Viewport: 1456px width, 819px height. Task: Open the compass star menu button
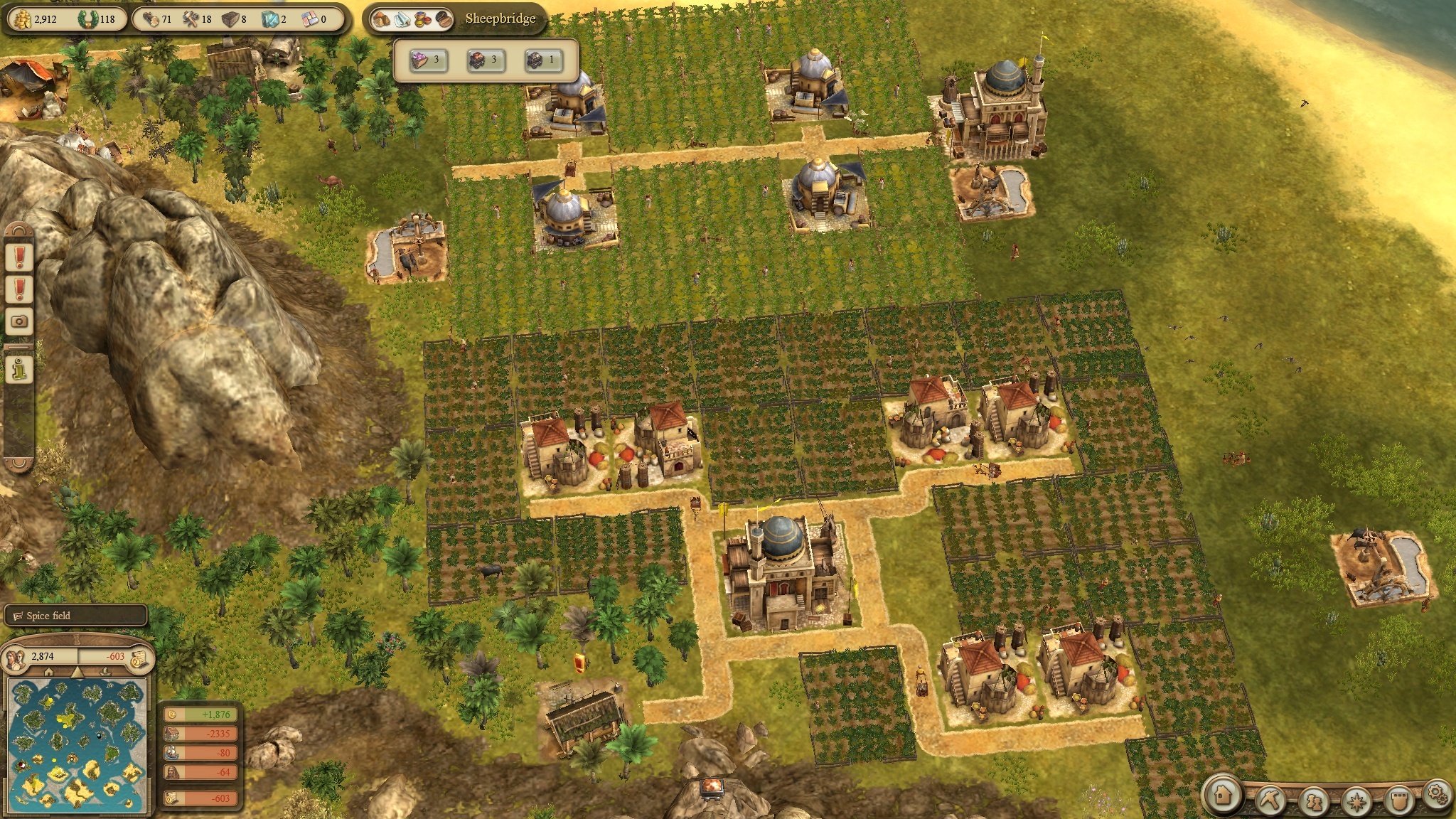[1357, 801]
